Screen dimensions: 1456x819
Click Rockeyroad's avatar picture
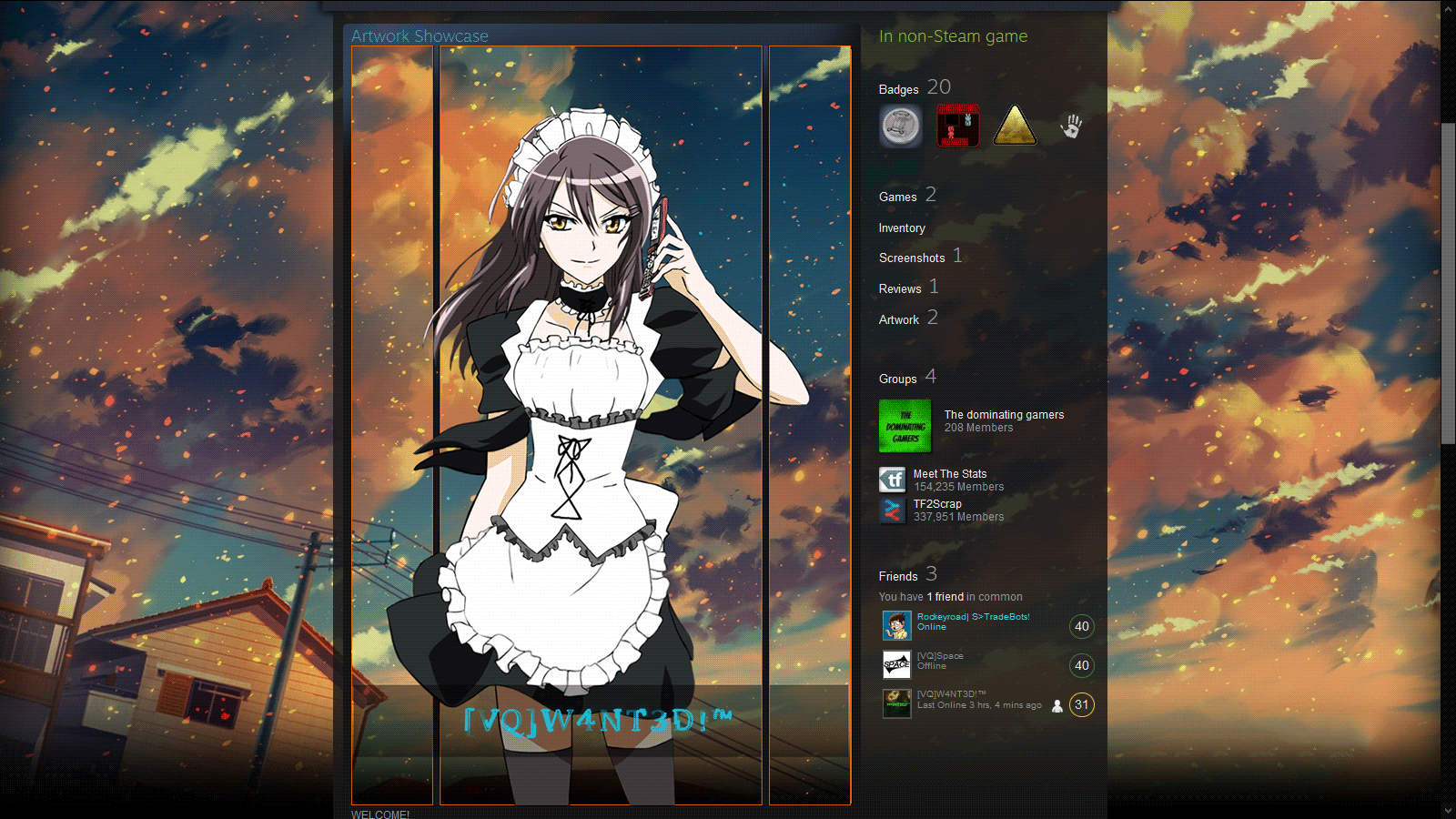[897, 626]
